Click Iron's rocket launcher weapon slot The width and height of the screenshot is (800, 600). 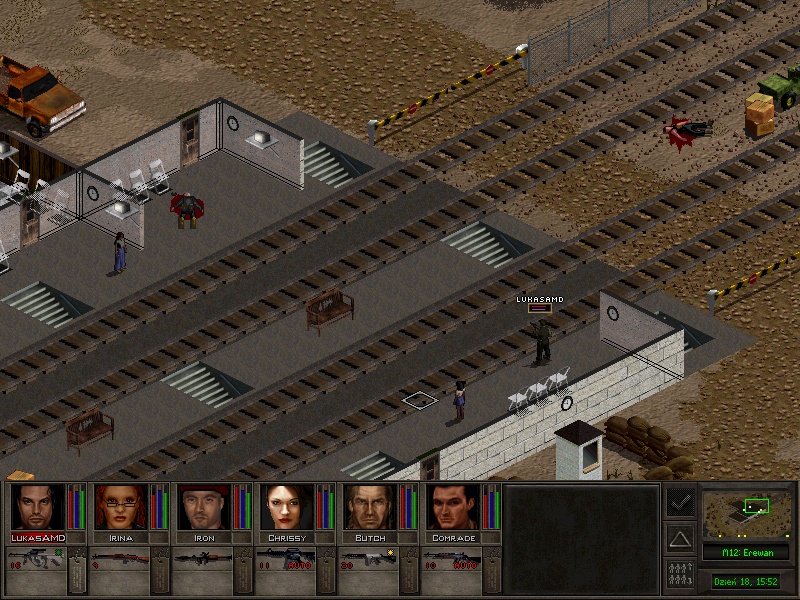pos(203,560)
